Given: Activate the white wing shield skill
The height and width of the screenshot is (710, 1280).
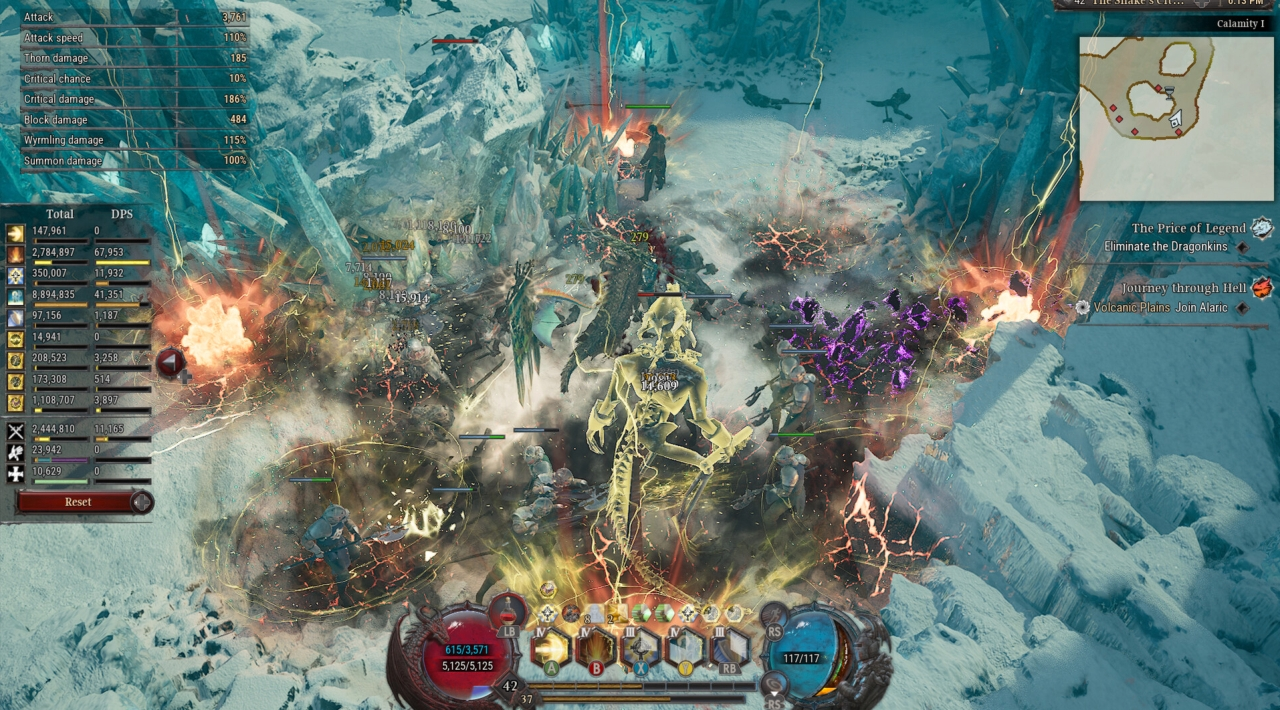Looking at the screenshot, I should (729, 648).
